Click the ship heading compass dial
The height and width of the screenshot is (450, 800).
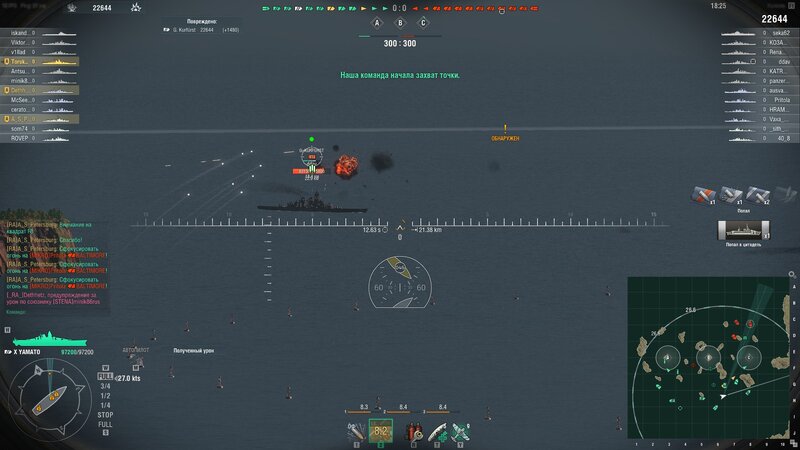click(x=52, y=400)
